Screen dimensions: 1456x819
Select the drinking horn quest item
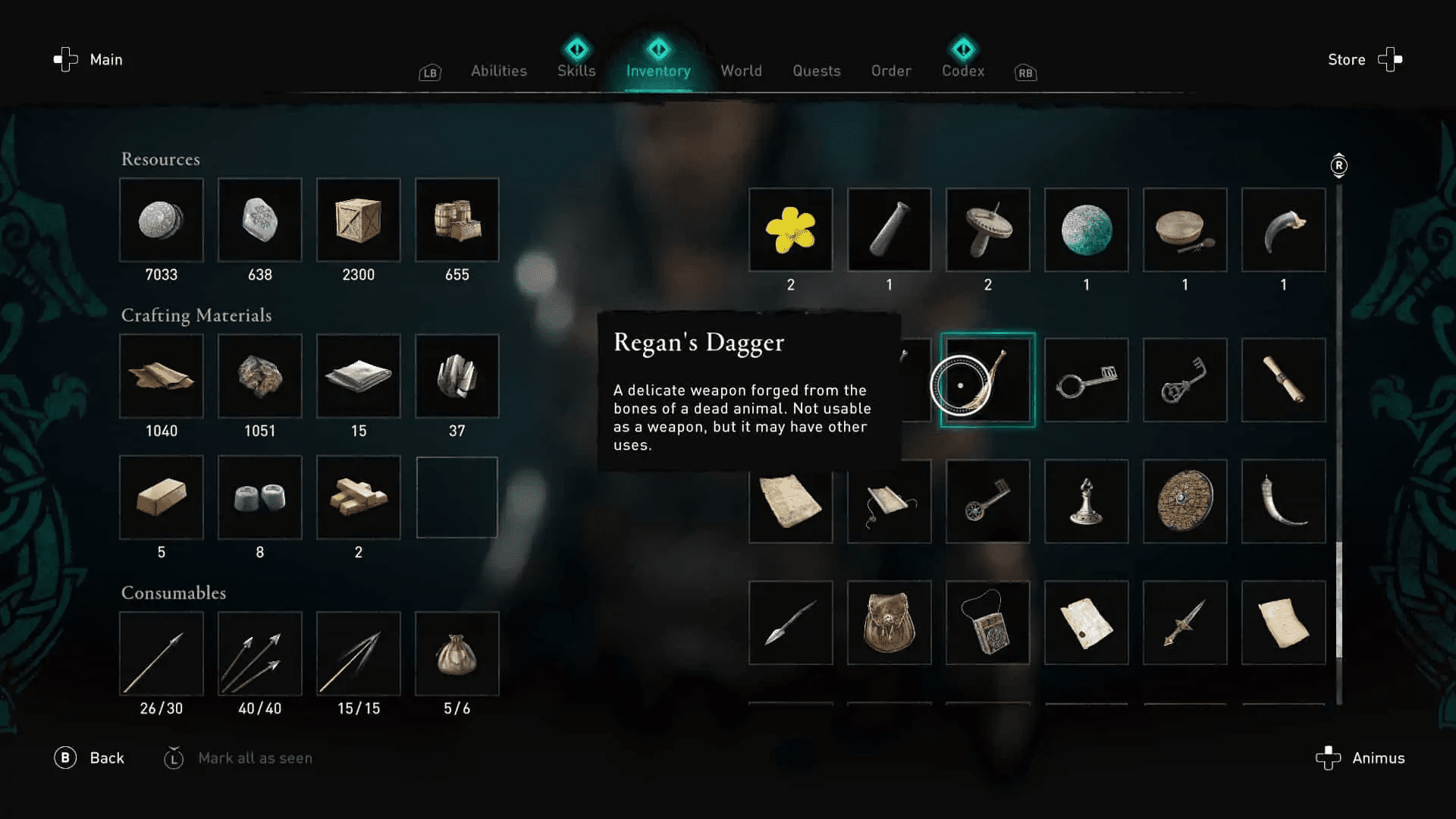tap(1283, 501)
